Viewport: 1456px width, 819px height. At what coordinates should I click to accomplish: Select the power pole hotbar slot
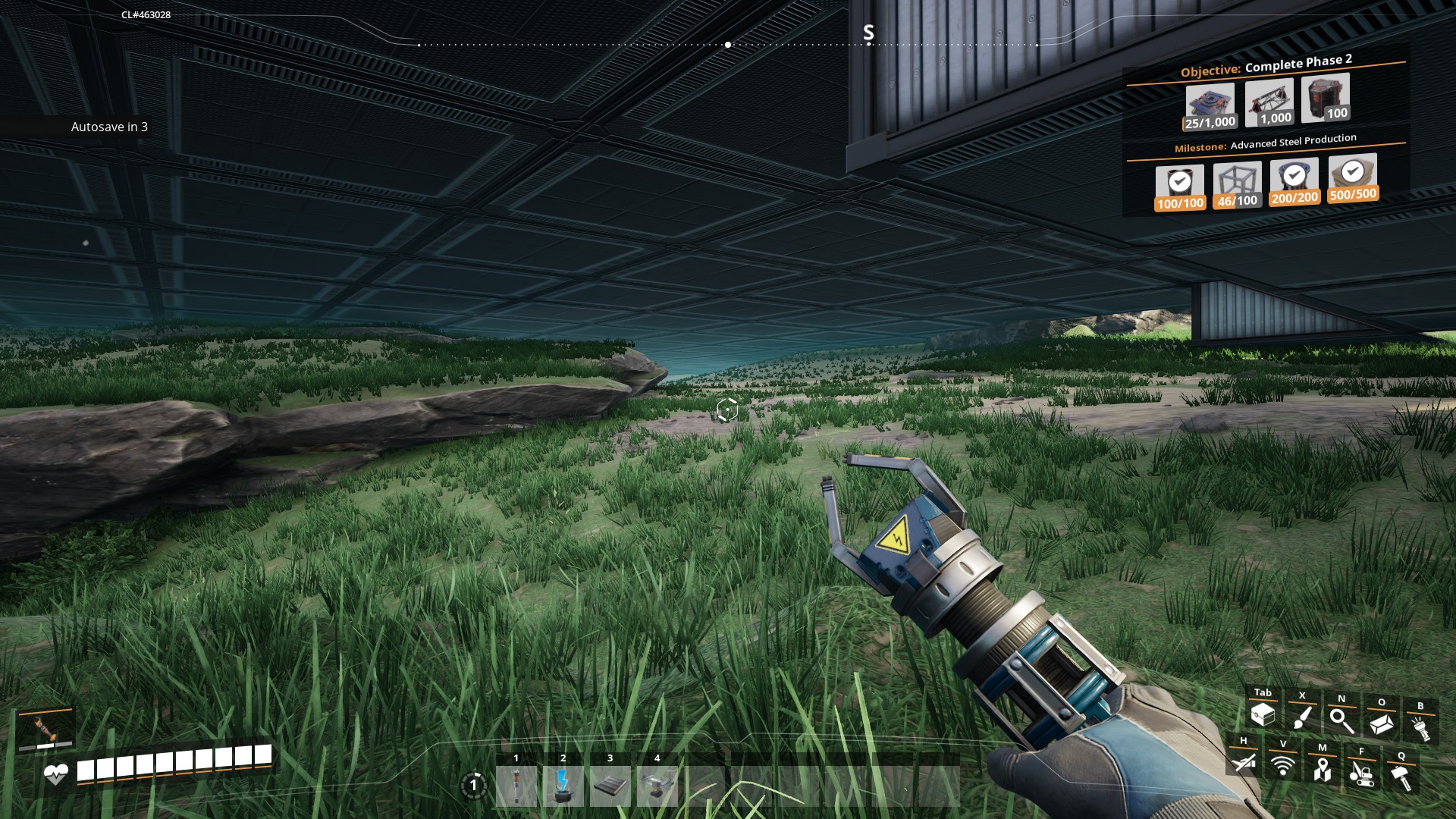click(x=516, y=786)
